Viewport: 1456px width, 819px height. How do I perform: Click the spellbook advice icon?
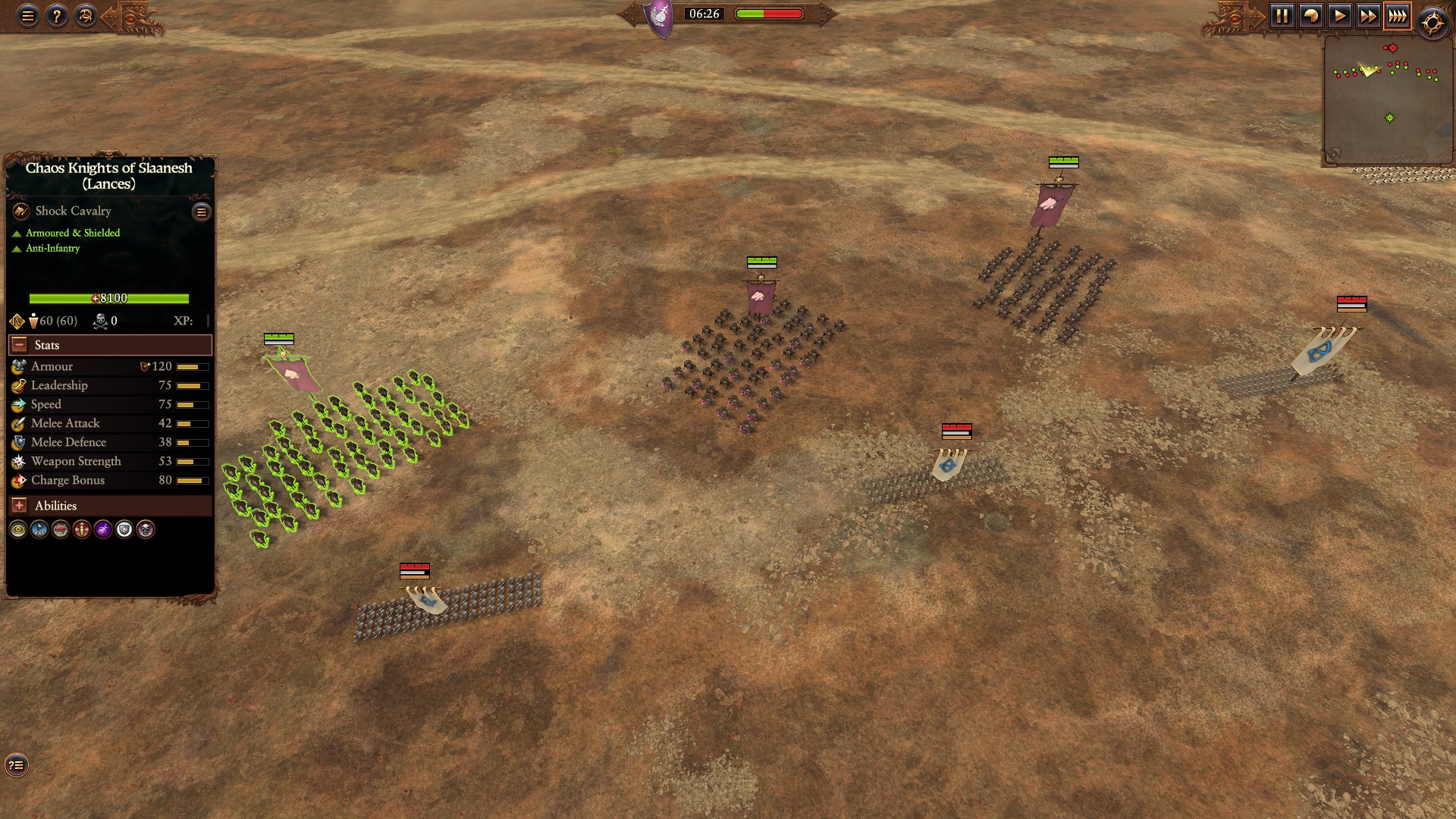pyautogui.click(x=86, y=16)
